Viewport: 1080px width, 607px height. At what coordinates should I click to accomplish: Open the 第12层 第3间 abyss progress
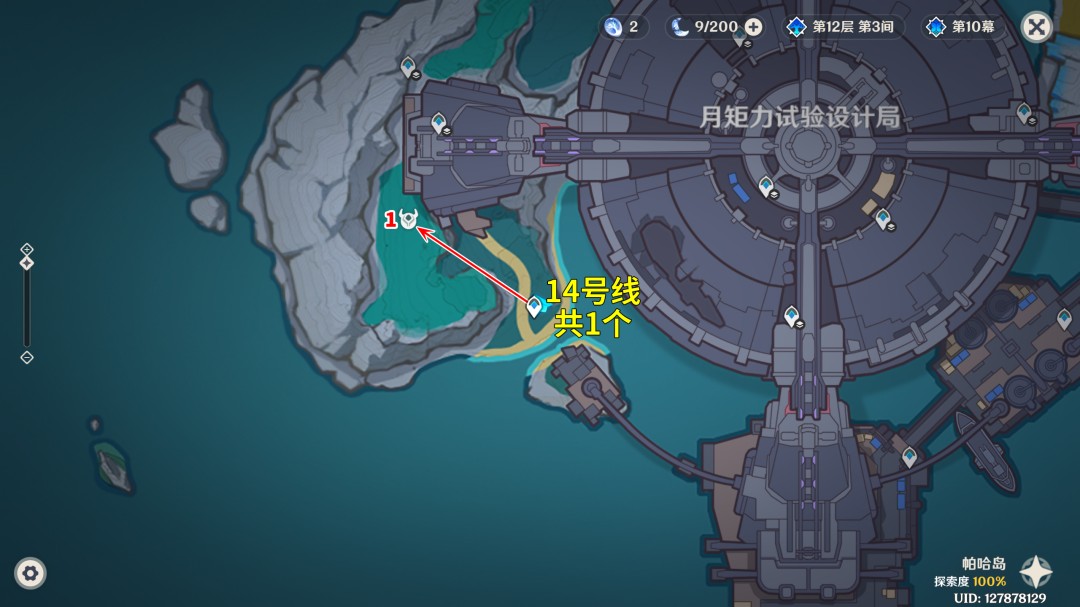point(840,27)
